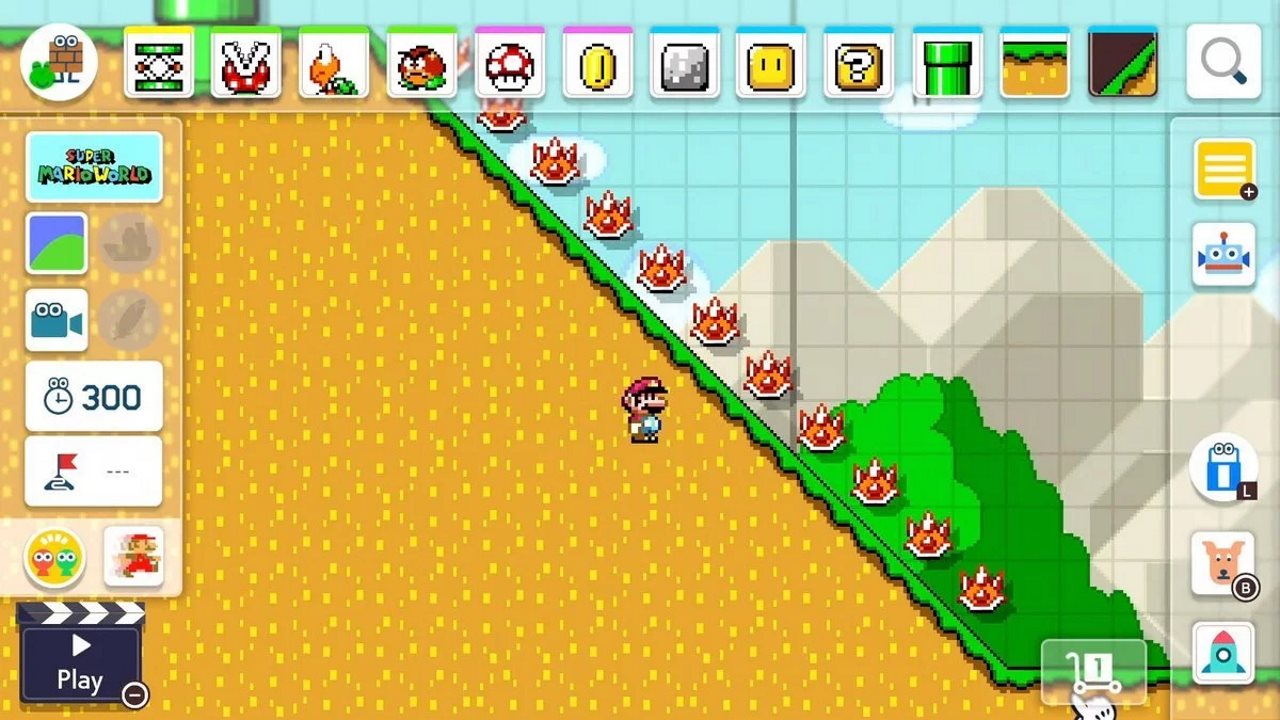The height and width of the screenshot is (720, 1280).
Task: Switch between Mario and partner editing
Action: pos(135,558)
